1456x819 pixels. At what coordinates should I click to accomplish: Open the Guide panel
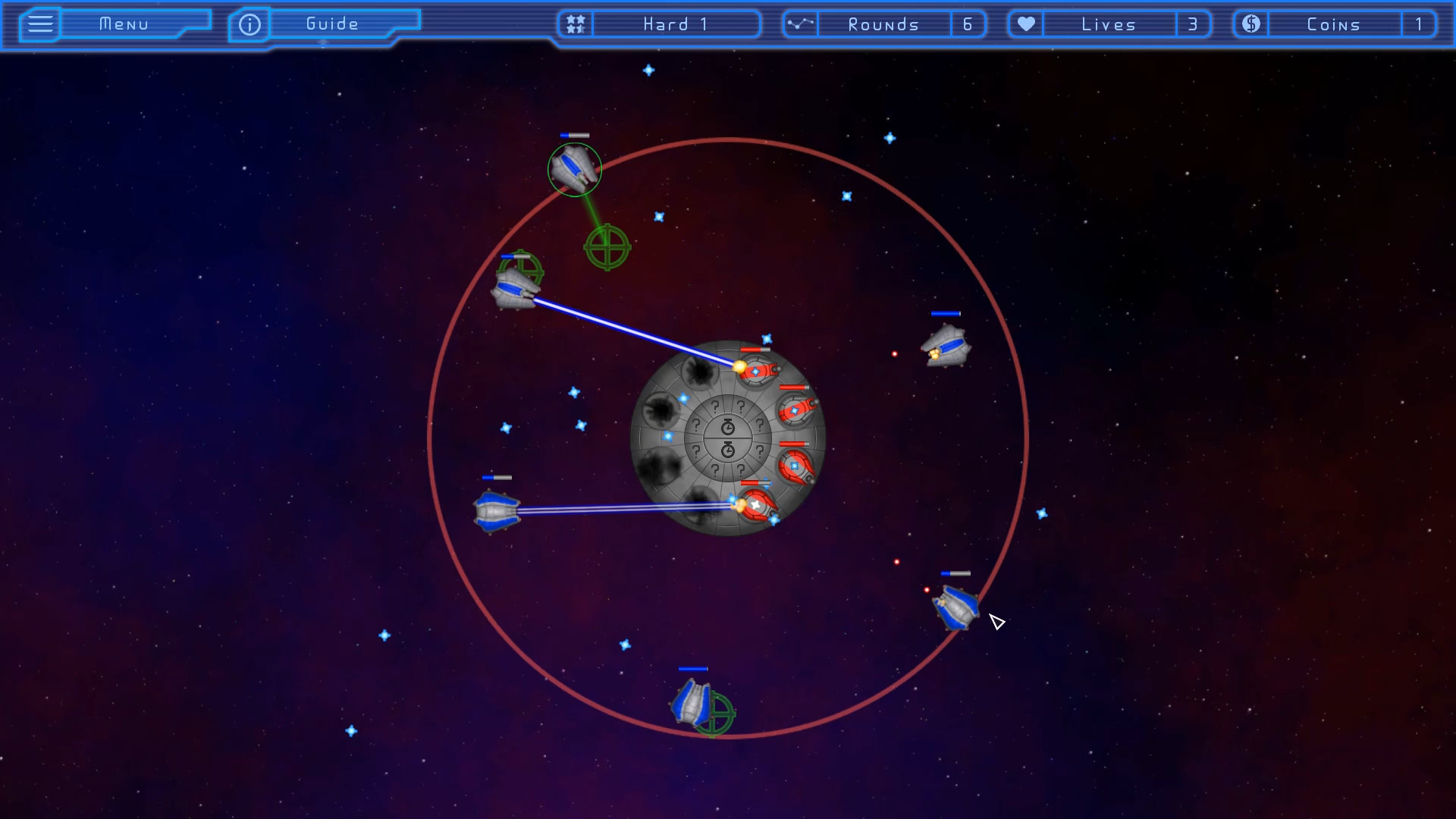[329, 24]
